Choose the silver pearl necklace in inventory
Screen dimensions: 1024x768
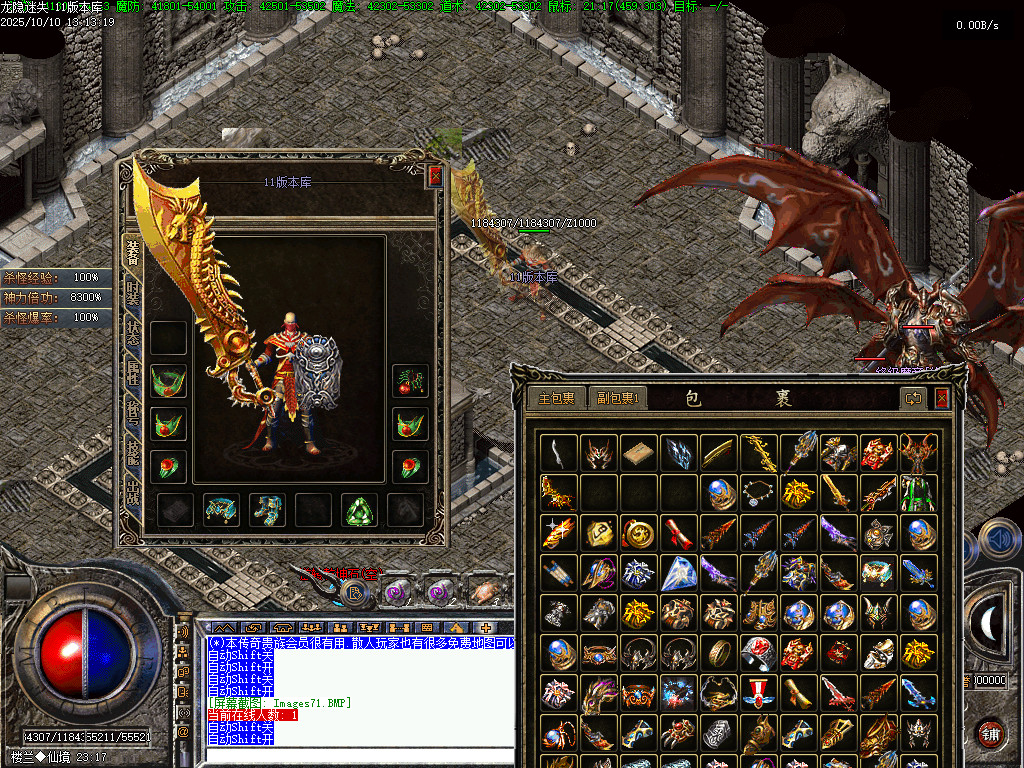tap(758, 491)
